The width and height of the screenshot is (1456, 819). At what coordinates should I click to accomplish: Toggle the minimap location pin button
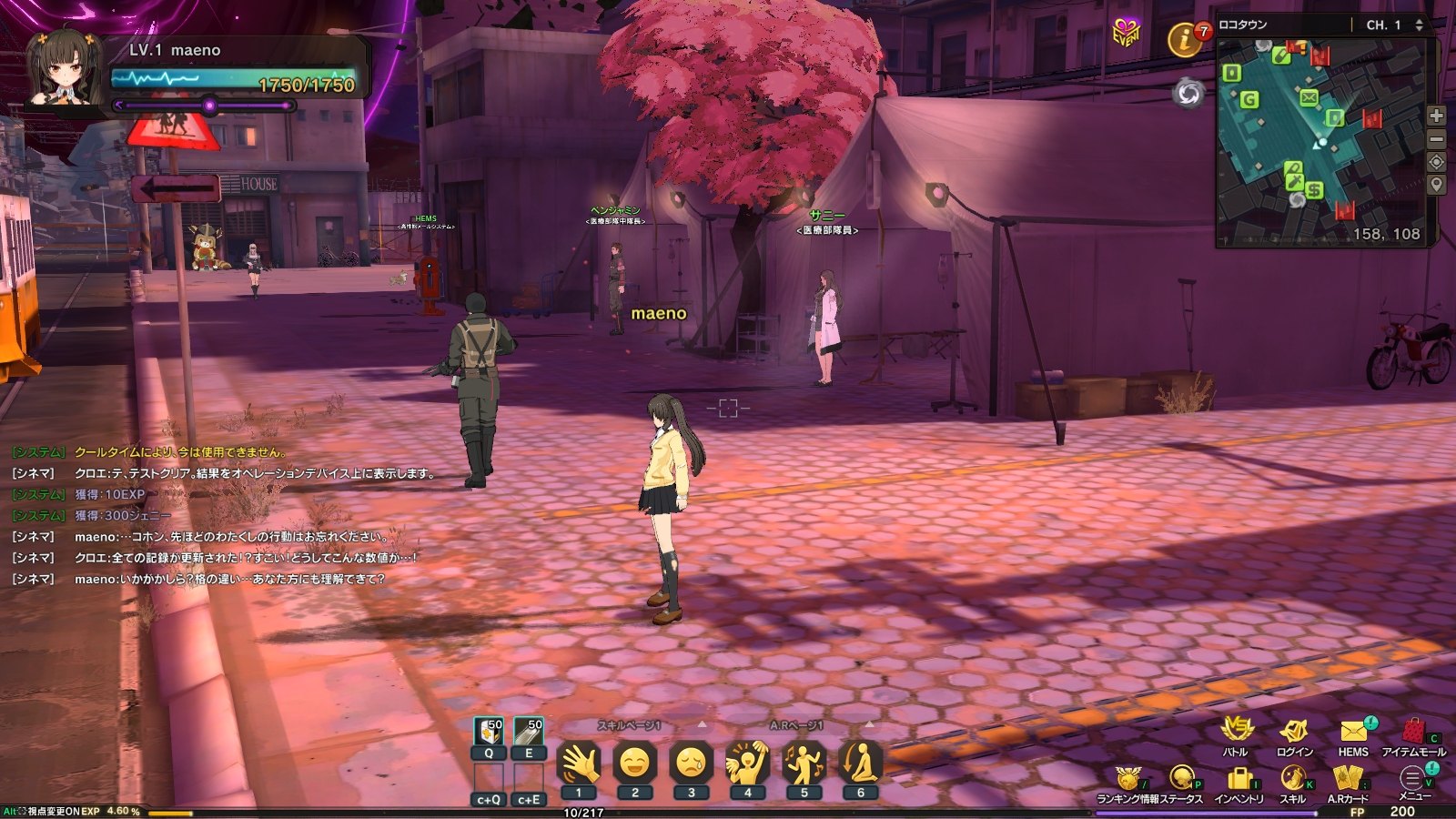pos(1438,186)
